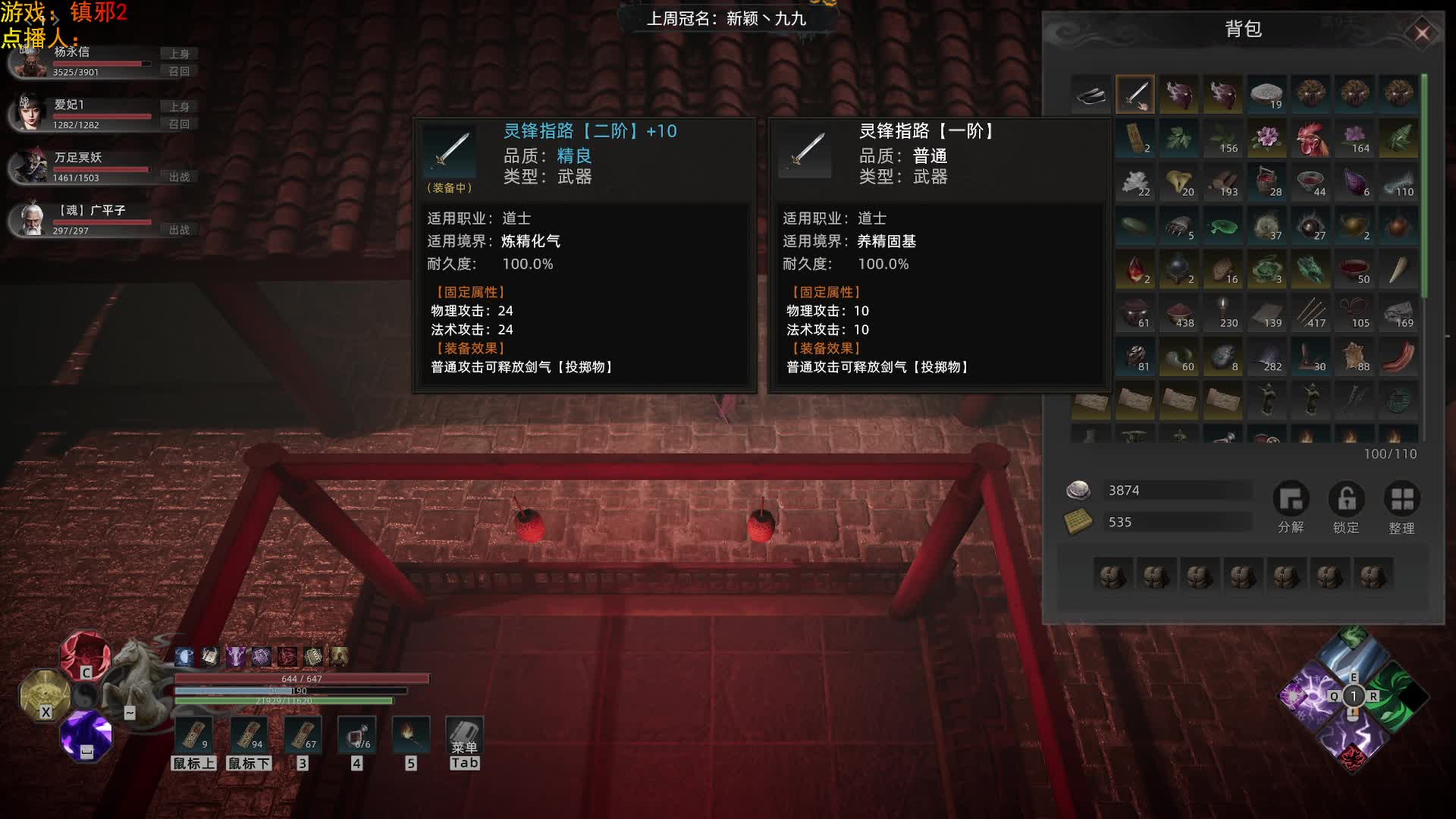The width and height of the screenshot is (1456, 819).
Task: Toggle 出战 for 广平子 soul
Action: [x=179, y=230]
